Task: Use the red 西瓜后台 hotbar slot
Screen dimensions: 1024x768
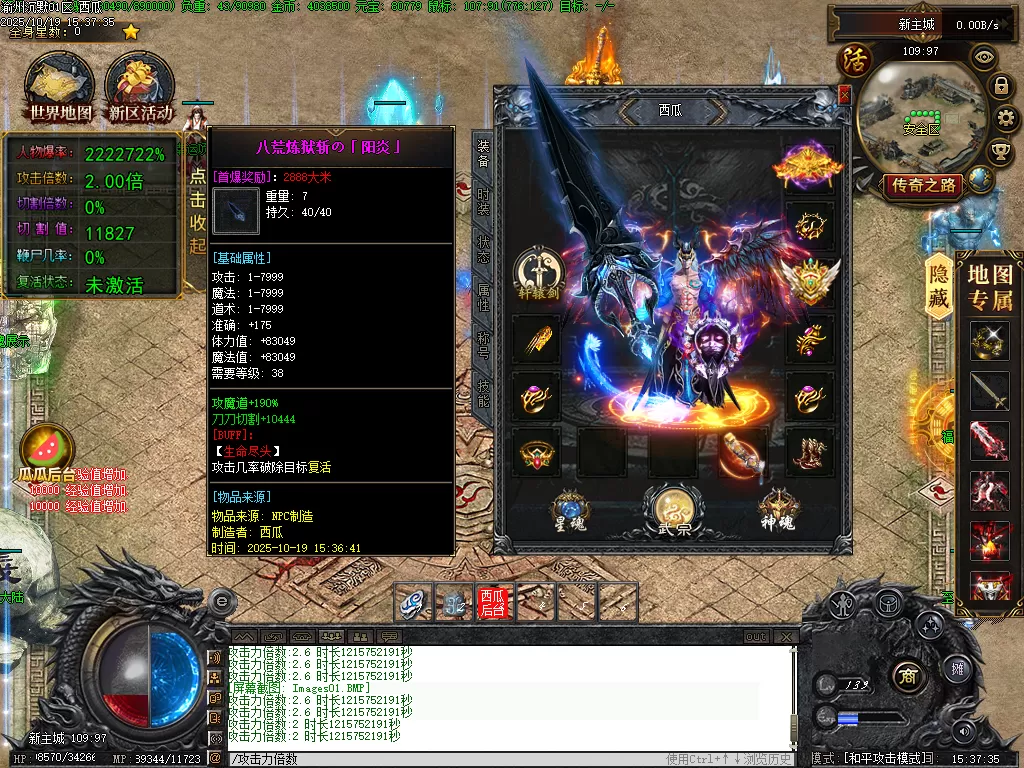Action: [x=494, y=602]
